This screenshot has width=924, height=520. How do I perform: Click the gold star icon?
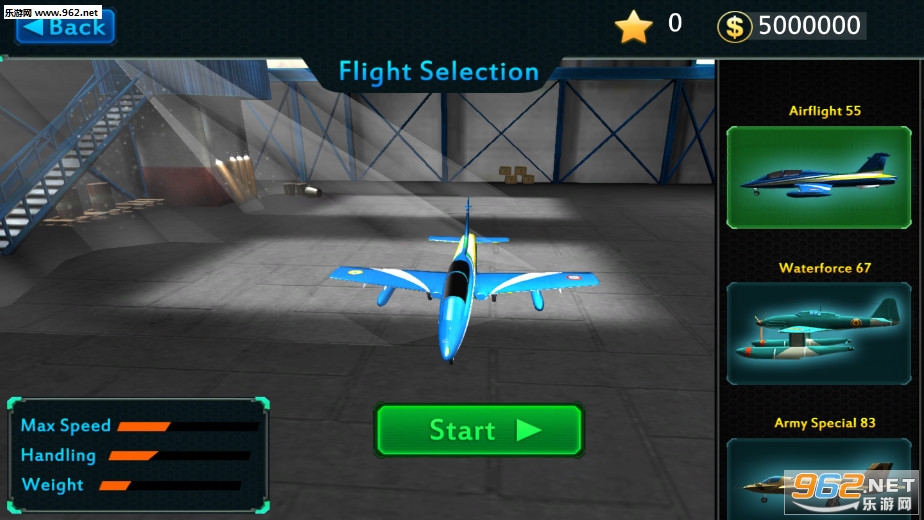coord(633,27)
